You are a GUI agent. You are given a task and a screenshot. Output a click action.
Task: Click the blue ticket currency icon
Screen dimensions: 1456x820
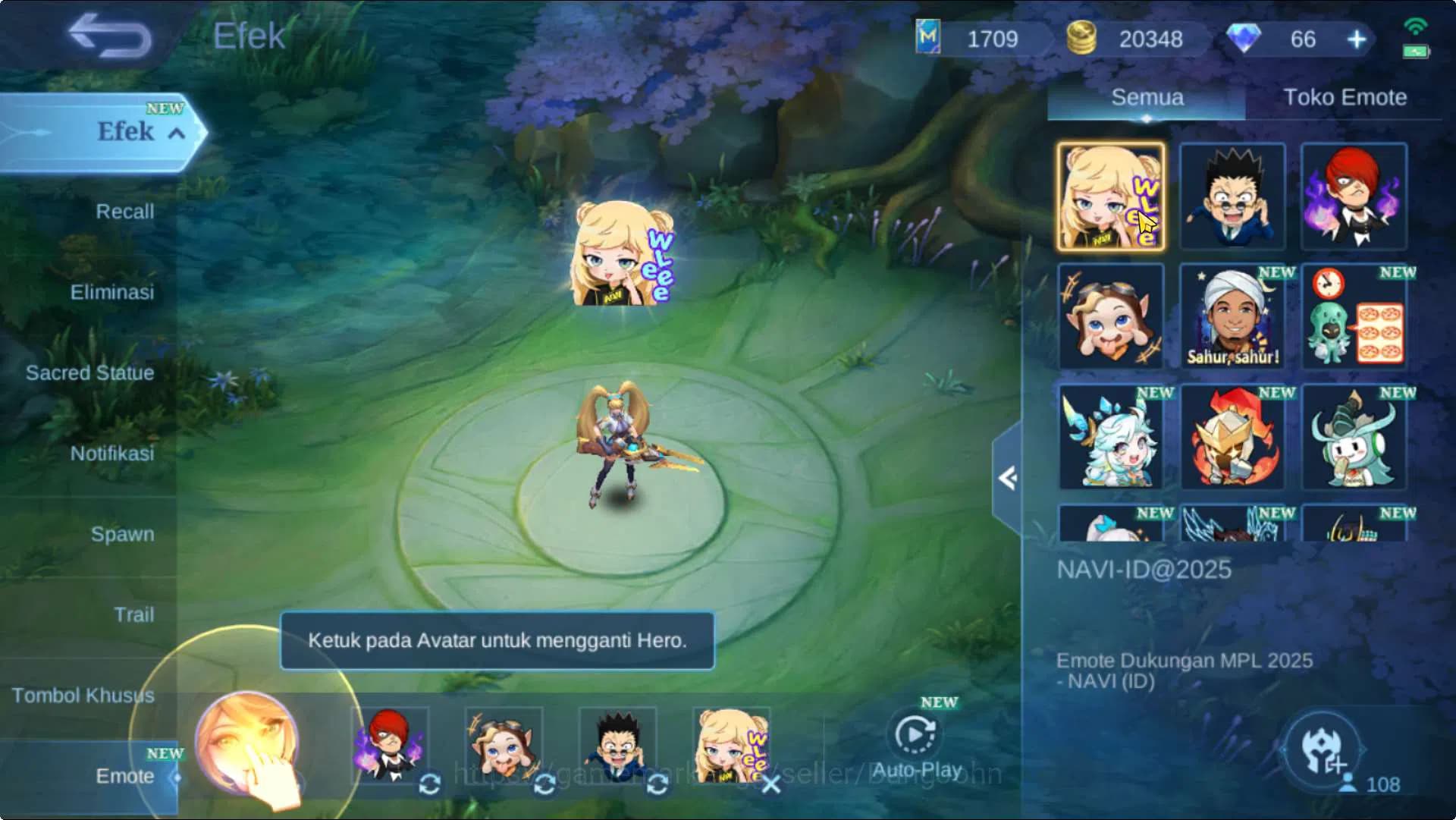click(927, 39)
